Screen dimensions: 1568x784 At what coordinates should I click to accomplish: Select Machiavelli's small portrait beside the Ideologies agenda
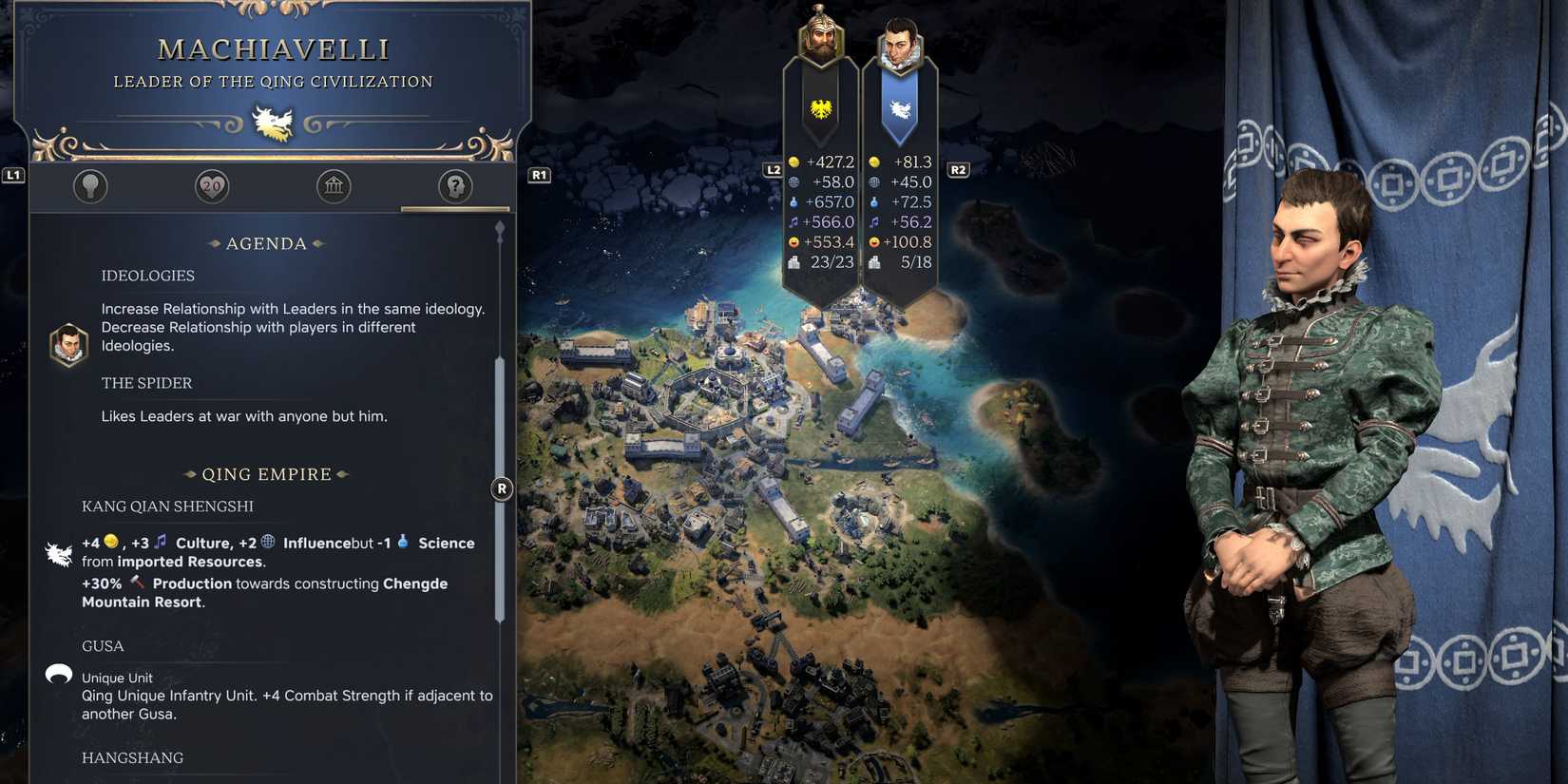tap(67, 344)
